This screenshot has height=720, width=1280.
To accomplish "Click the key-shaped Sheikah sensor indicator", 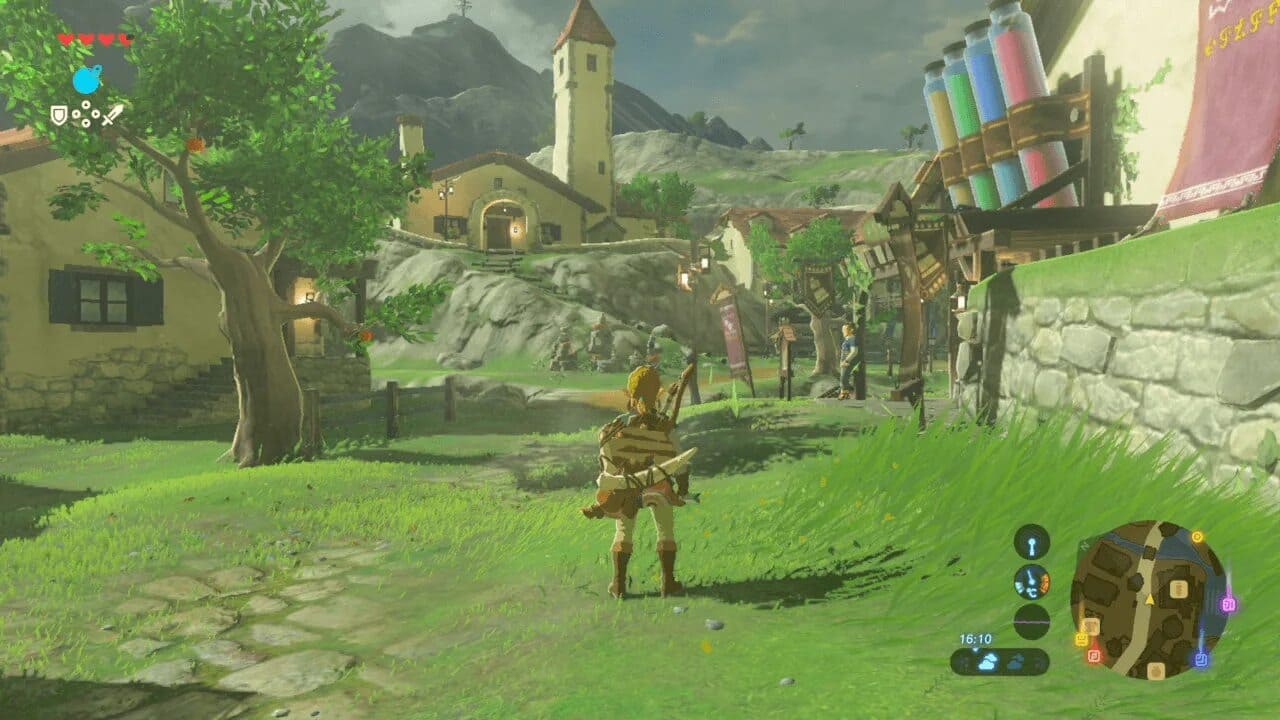I will 1031,540.
